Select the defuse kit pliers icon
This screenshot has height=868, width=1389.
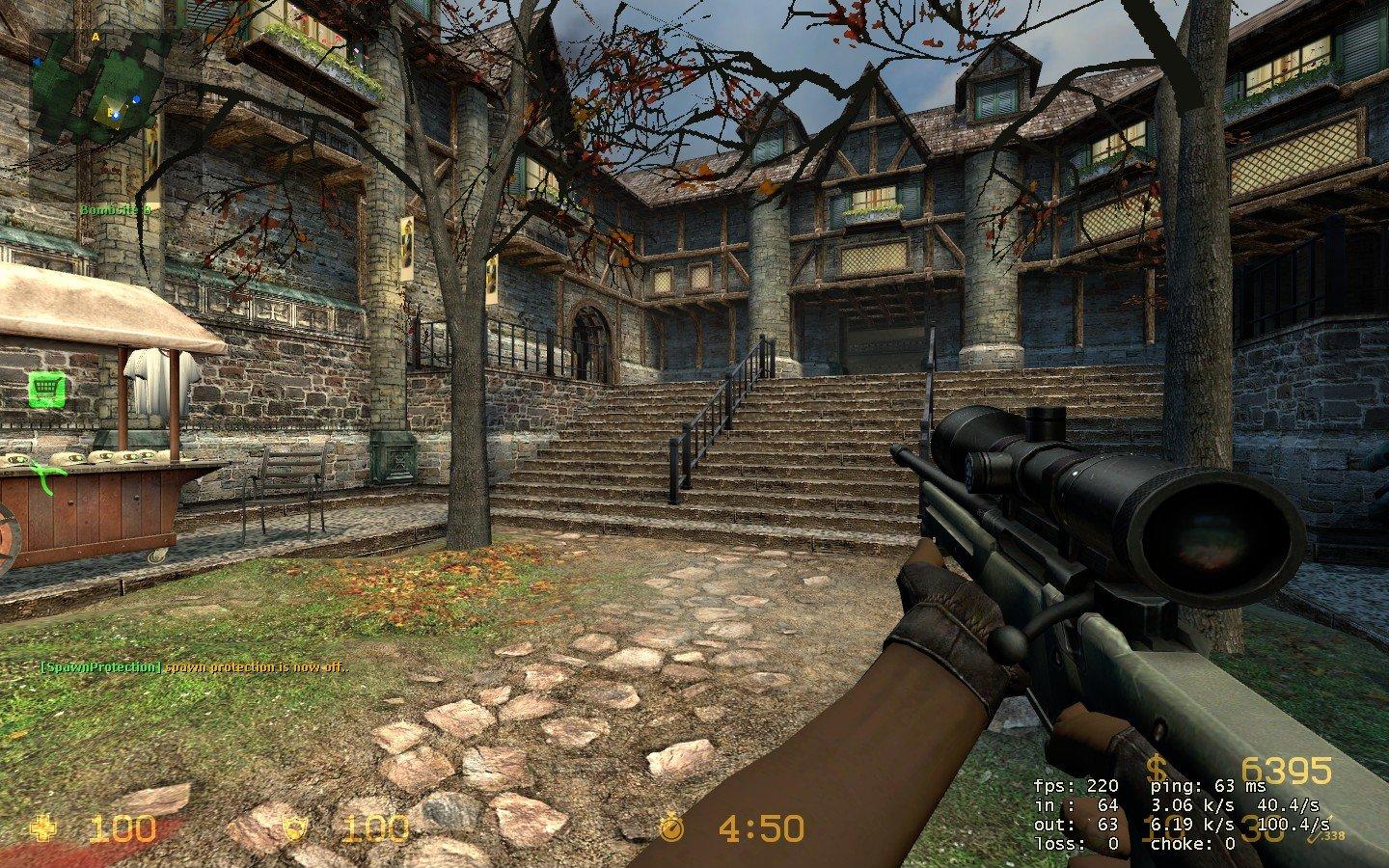[x=41, y=475]
